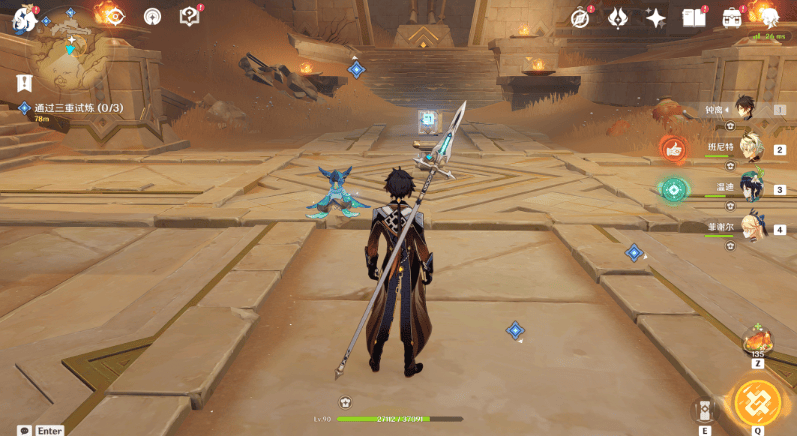Activate the elemental skill pillar icon

pyautogui.click(x=705, y=410)
